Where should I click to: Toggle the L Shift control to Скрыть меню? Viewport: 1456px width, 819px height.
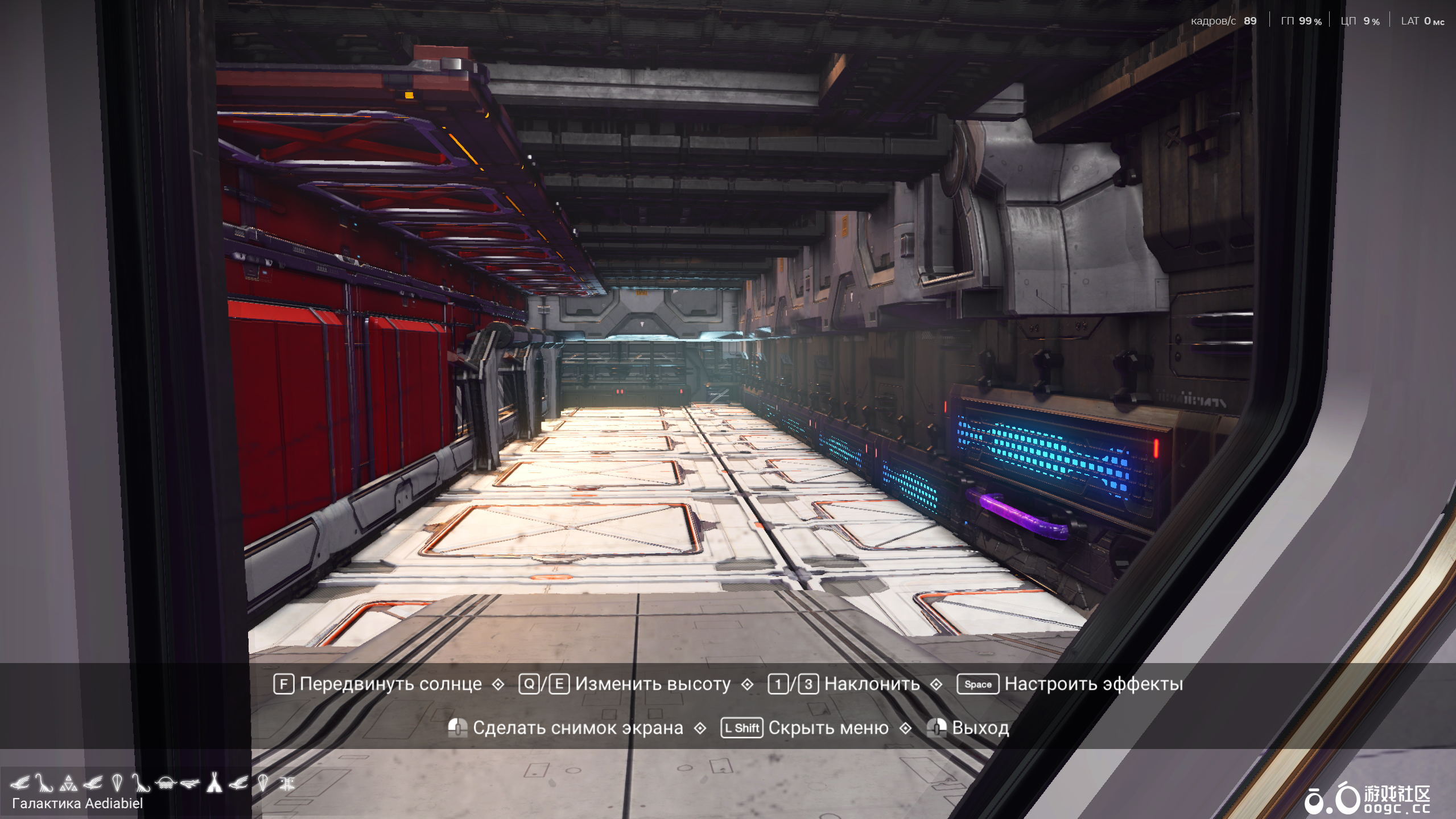tap(741, 728)
